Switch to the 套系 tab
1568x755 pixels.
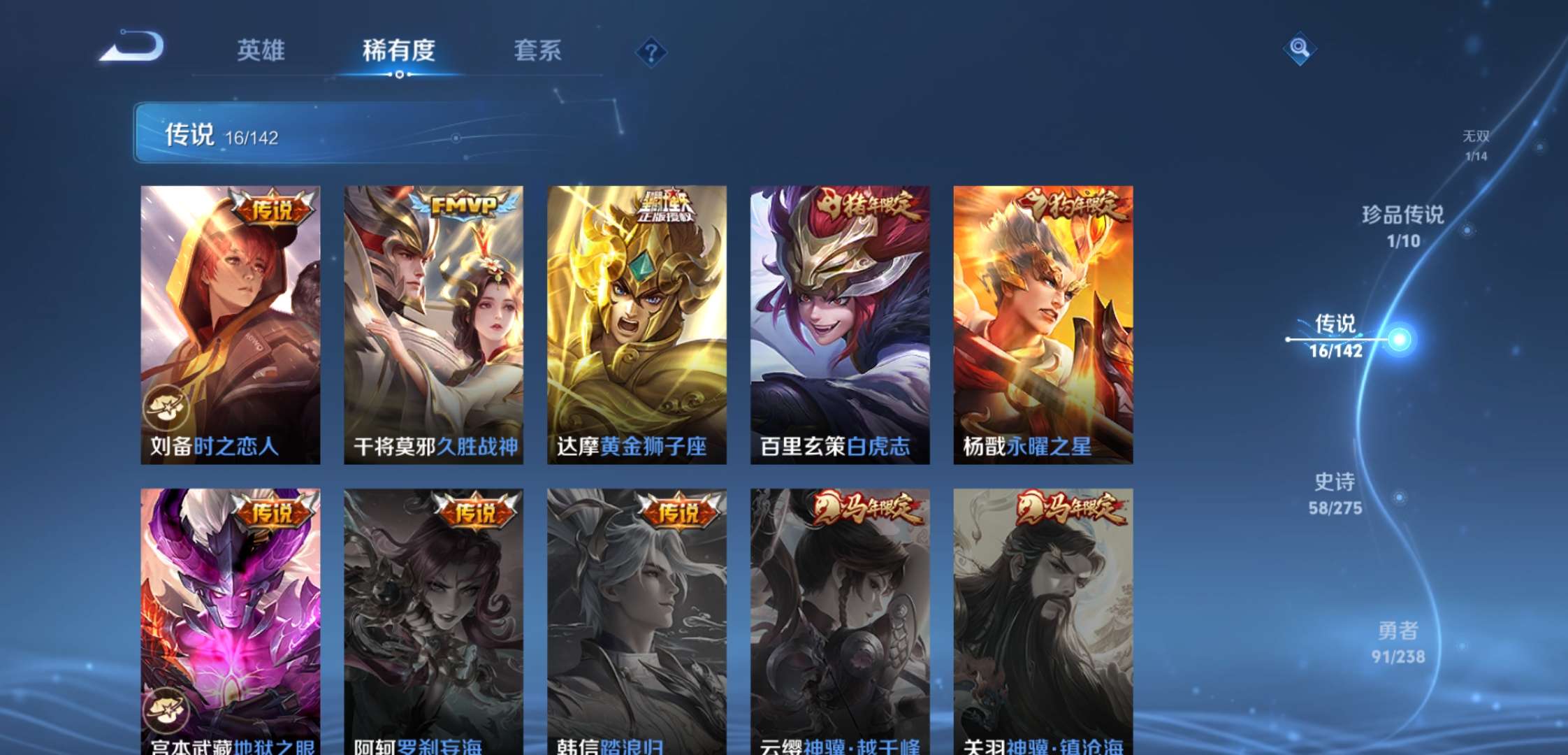click(x=538, y=50)
